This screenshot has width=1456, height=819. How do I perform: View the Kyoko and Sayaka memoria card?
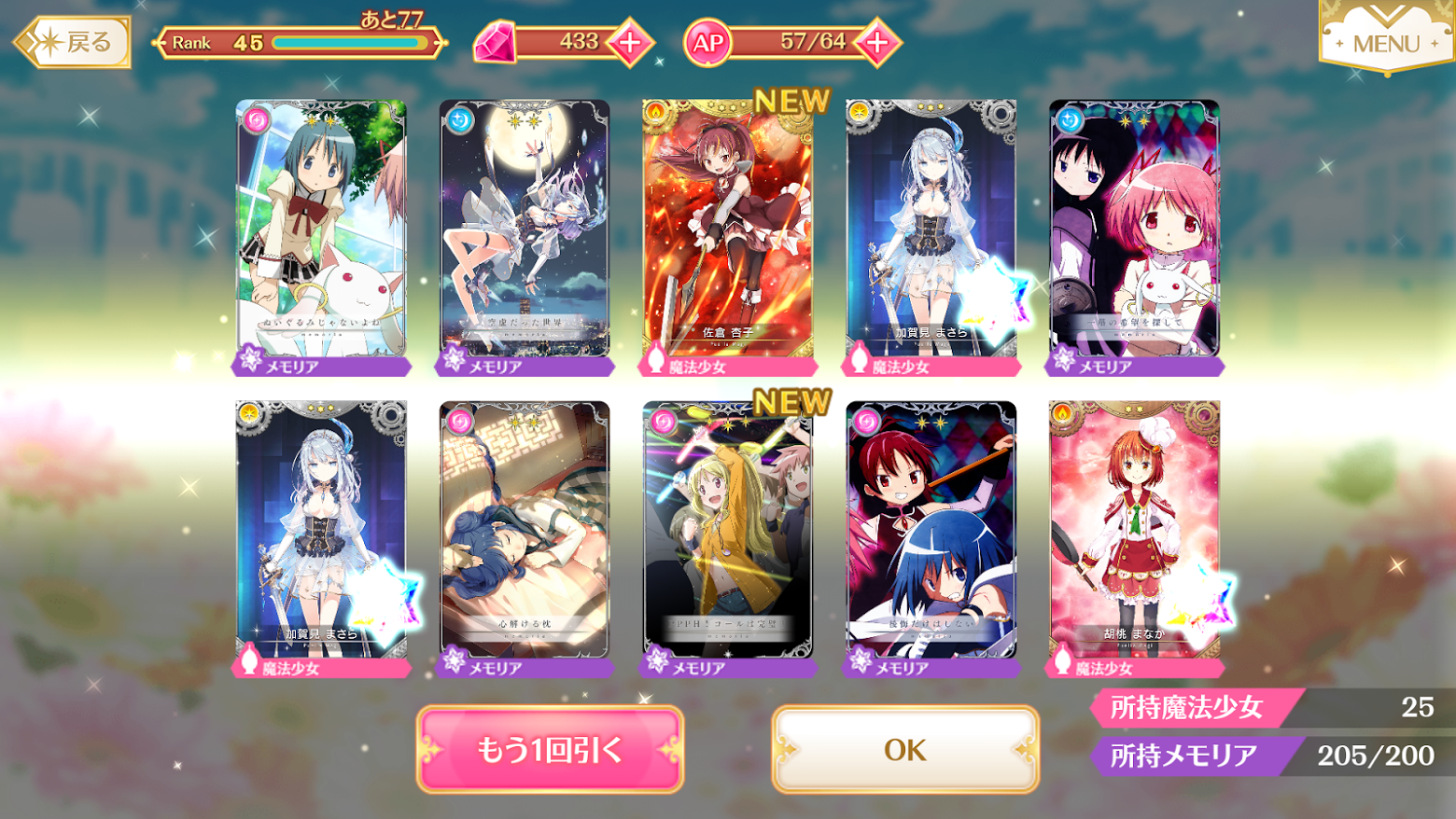tap(931, 534)
